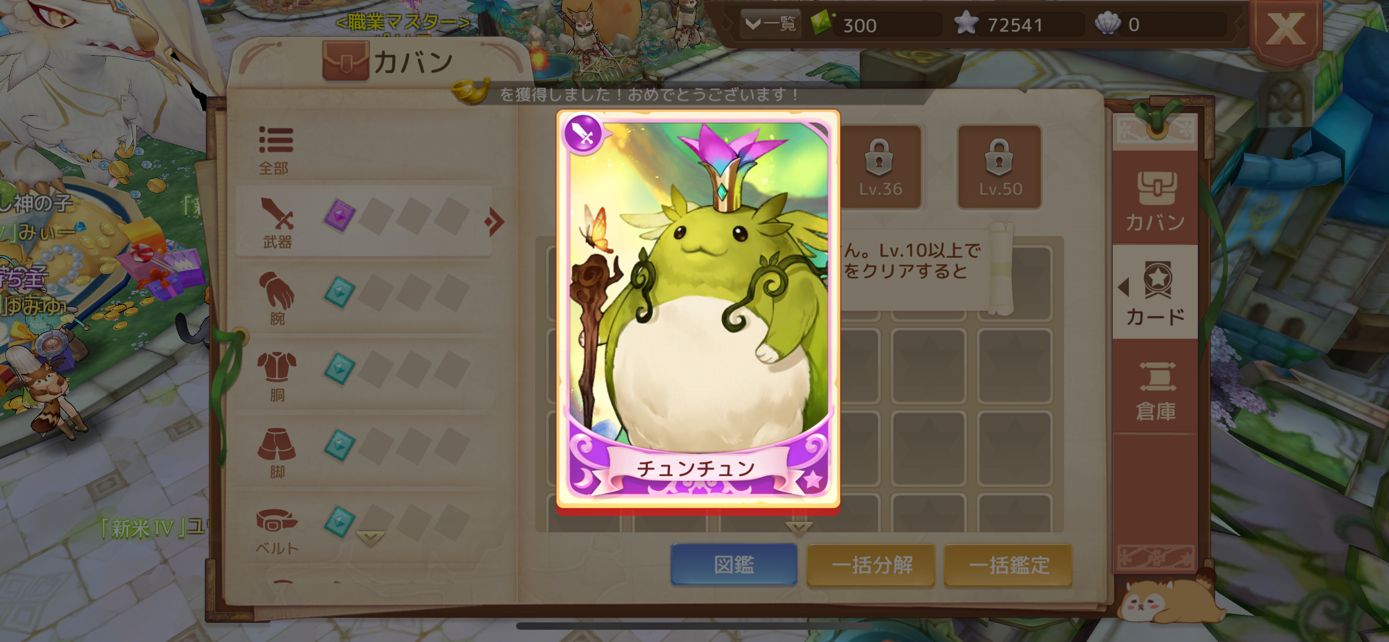Image resolution: width=1389 pixels, height=642 pixels.
Task: Open the 一覧 currency list dropdown
Action: pos(770,24)
